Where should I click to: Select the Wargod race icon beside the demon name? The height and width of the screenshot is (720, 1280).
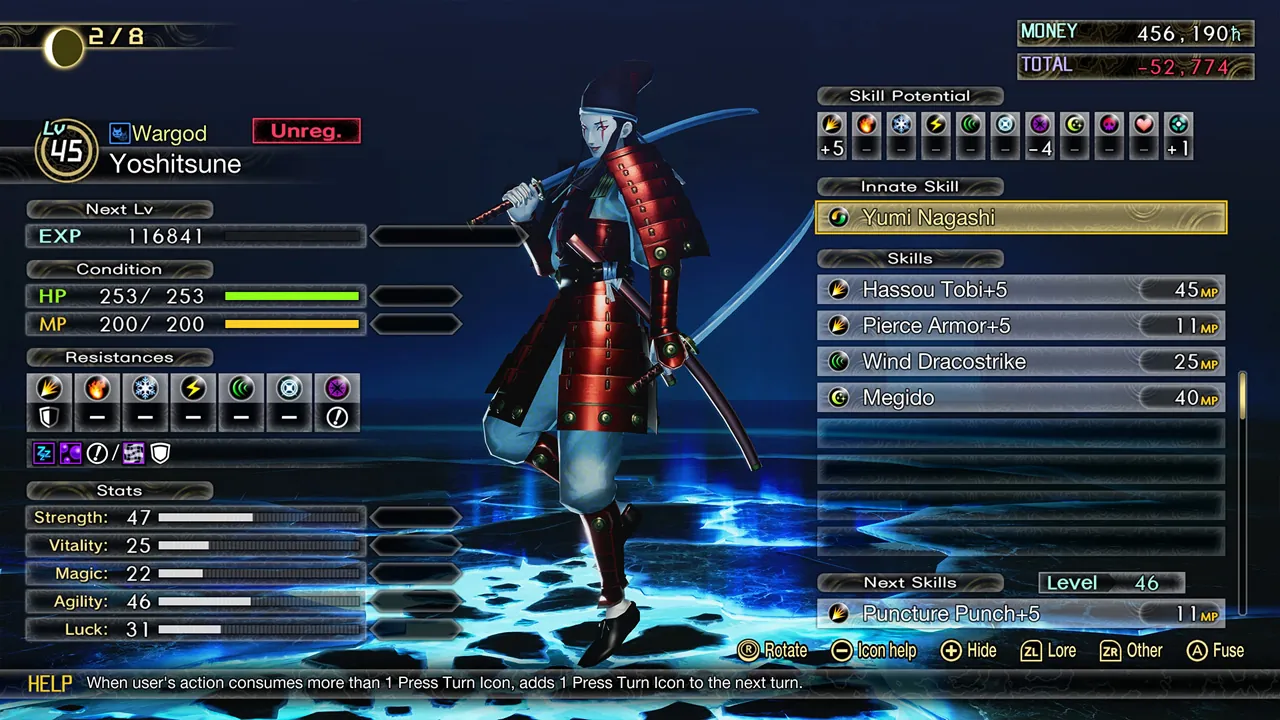[120, 131]
